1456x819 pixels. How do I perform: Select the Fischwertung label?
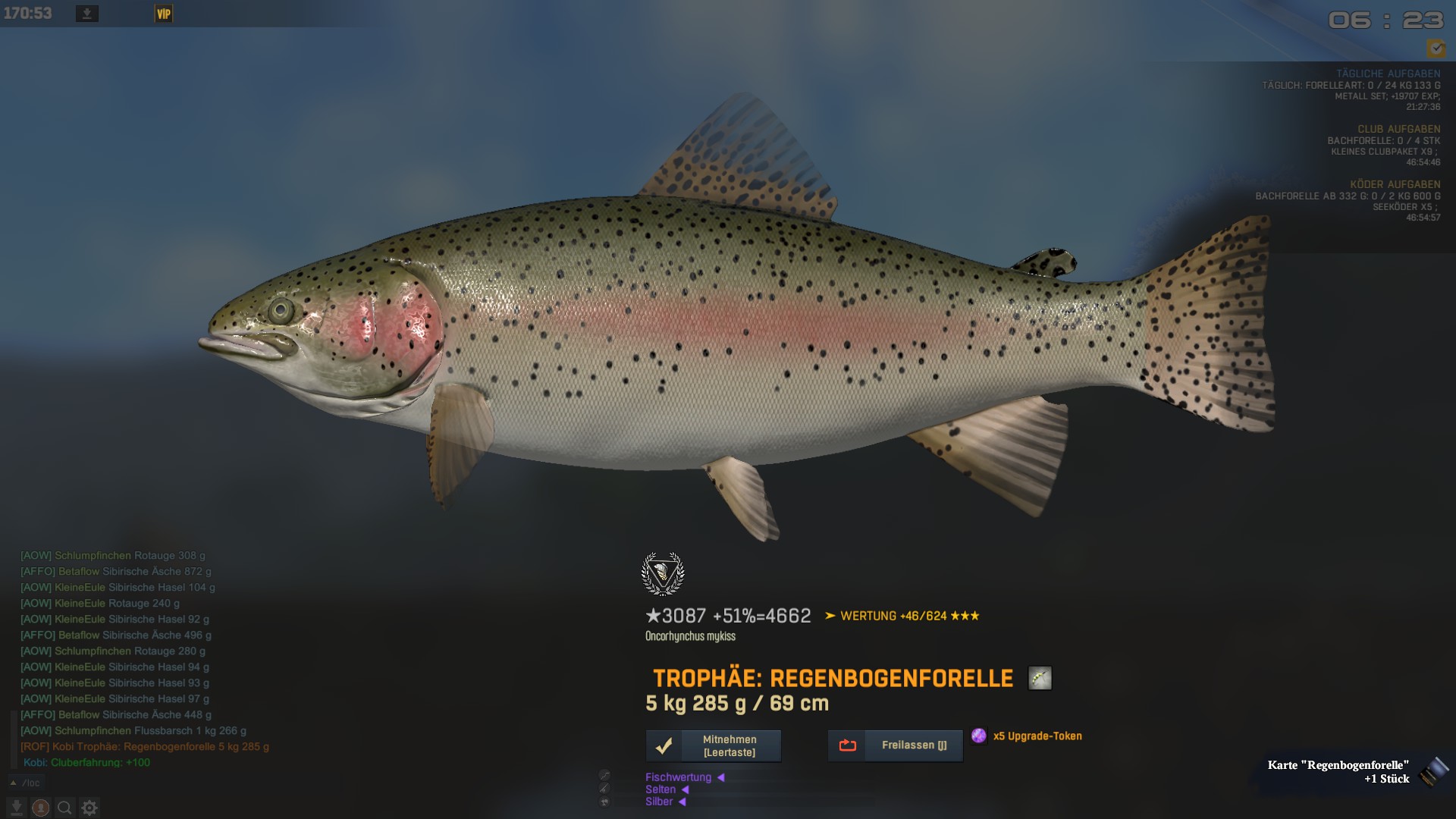pos(678,777)
